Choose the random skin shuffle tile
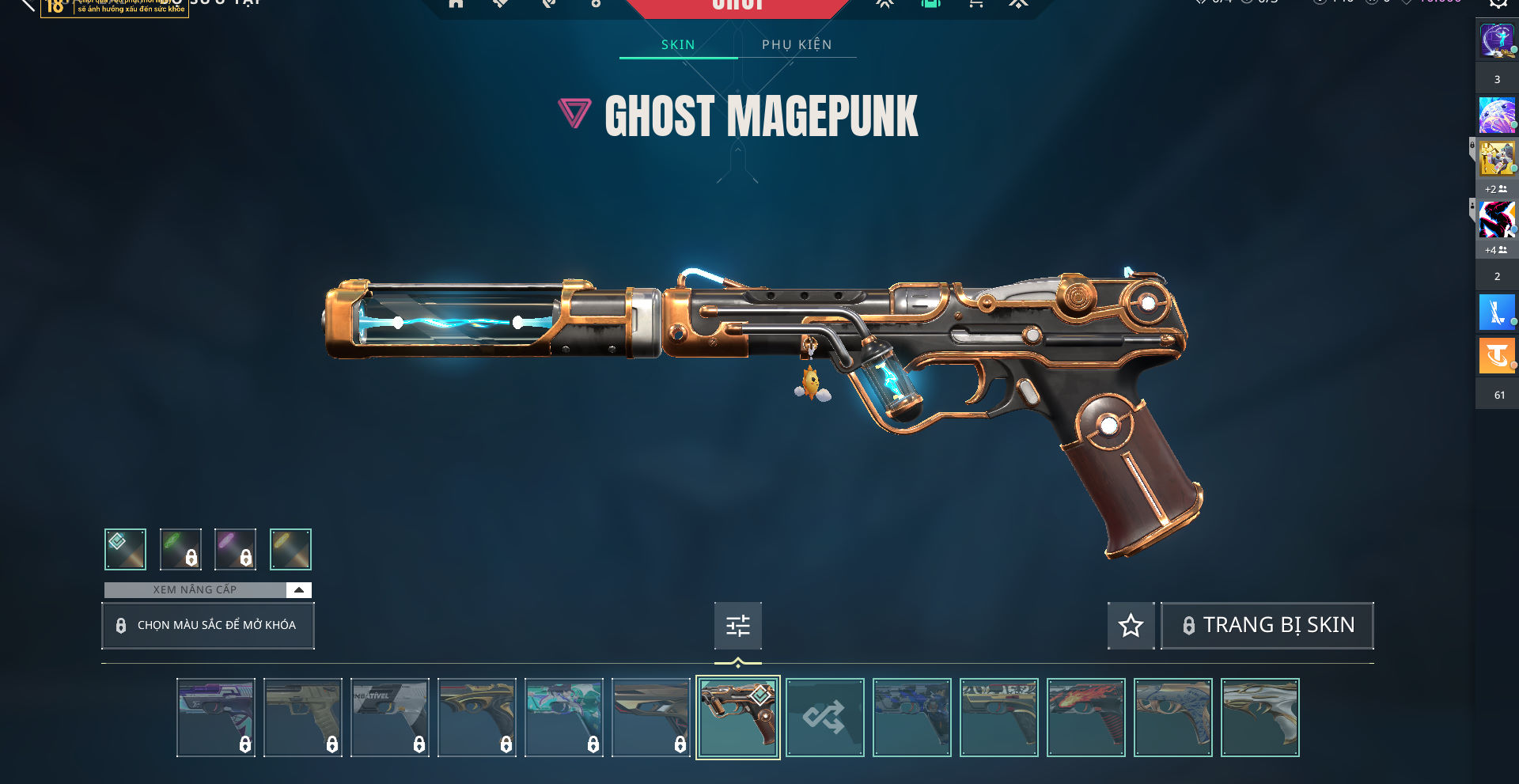Viewport: 1519px width, 784px height. 824,718
